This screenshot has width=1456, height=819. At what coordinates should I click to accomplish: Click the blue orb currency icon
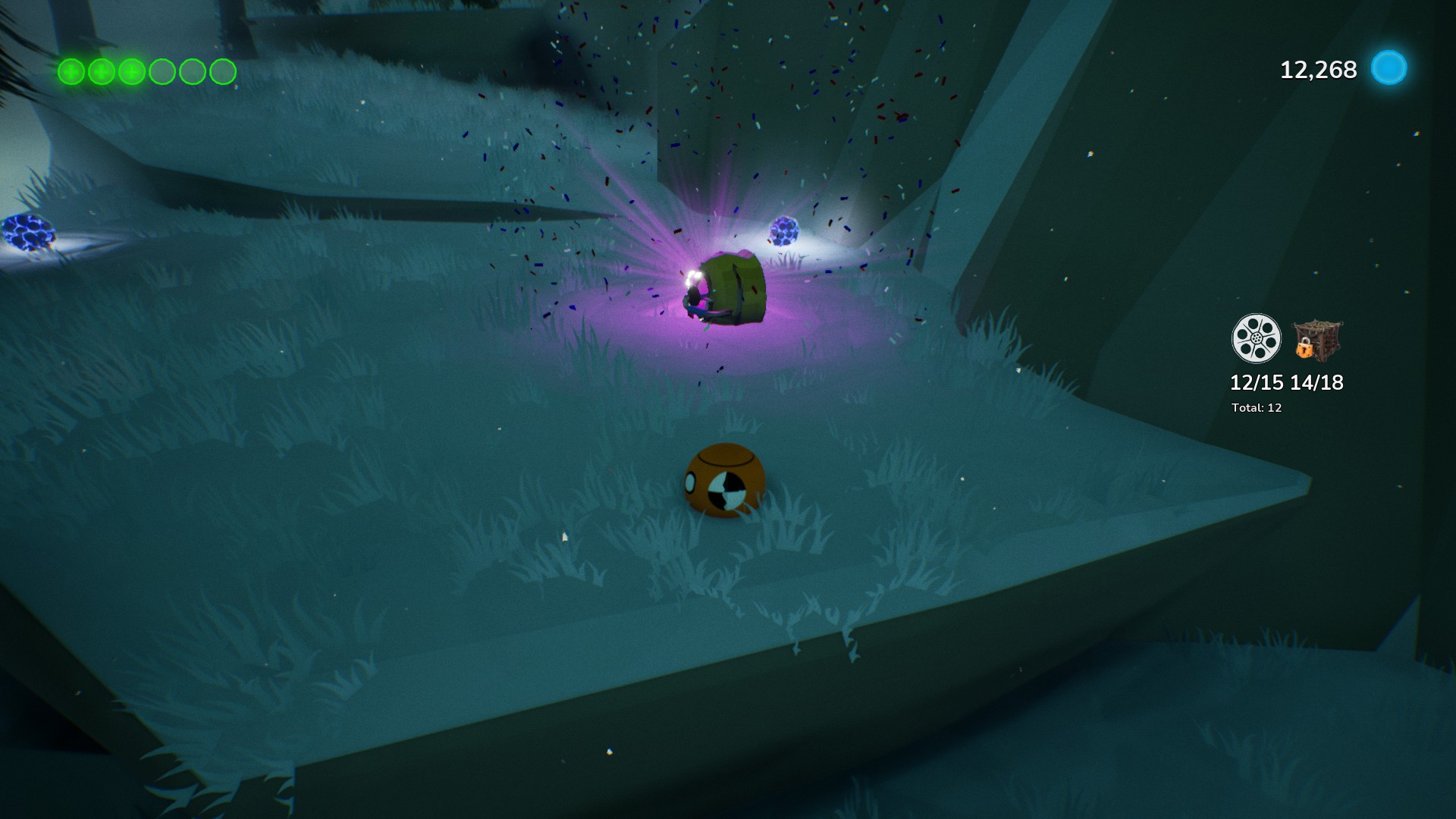1389,68
